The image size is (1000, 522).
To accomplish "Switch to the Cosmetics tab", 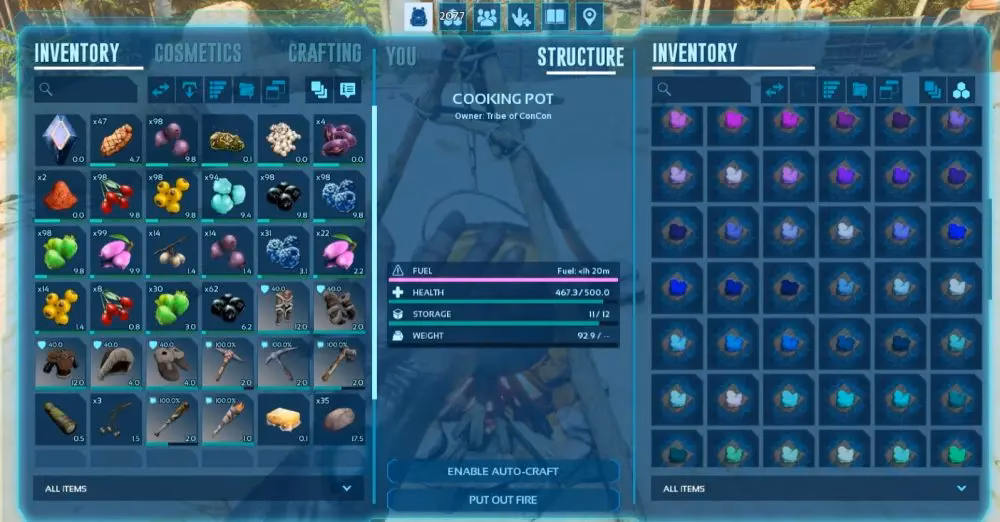I will (x=197, y=53).
